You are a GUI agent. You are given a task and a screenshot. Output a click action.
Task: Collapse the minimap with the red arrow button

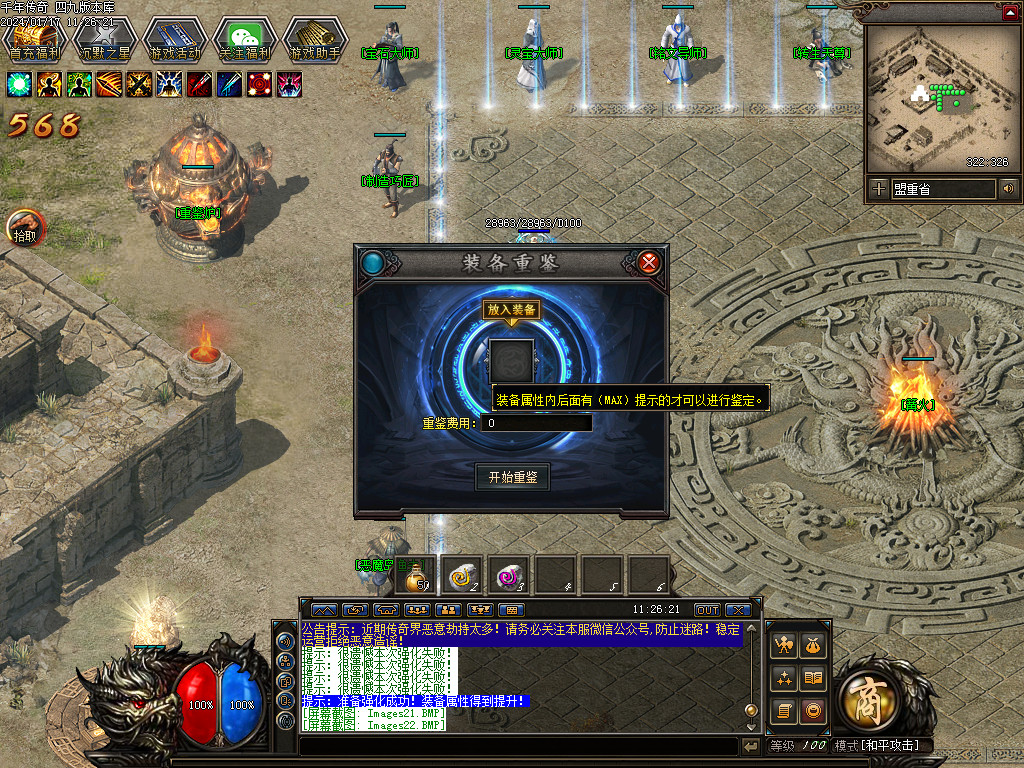pos(1009,13)
